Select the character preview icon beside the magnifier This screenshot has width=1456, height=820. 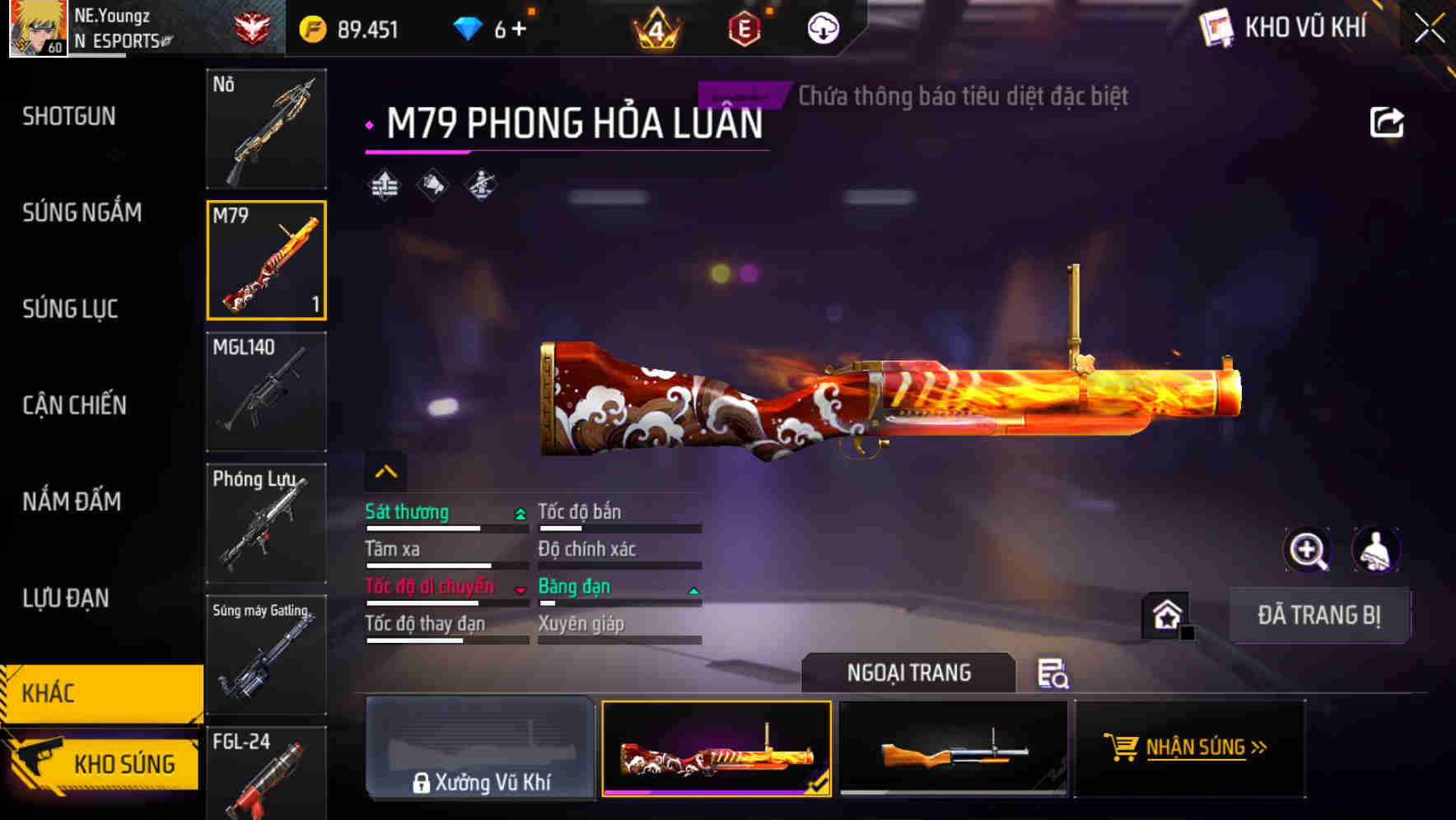[1377, 550]
